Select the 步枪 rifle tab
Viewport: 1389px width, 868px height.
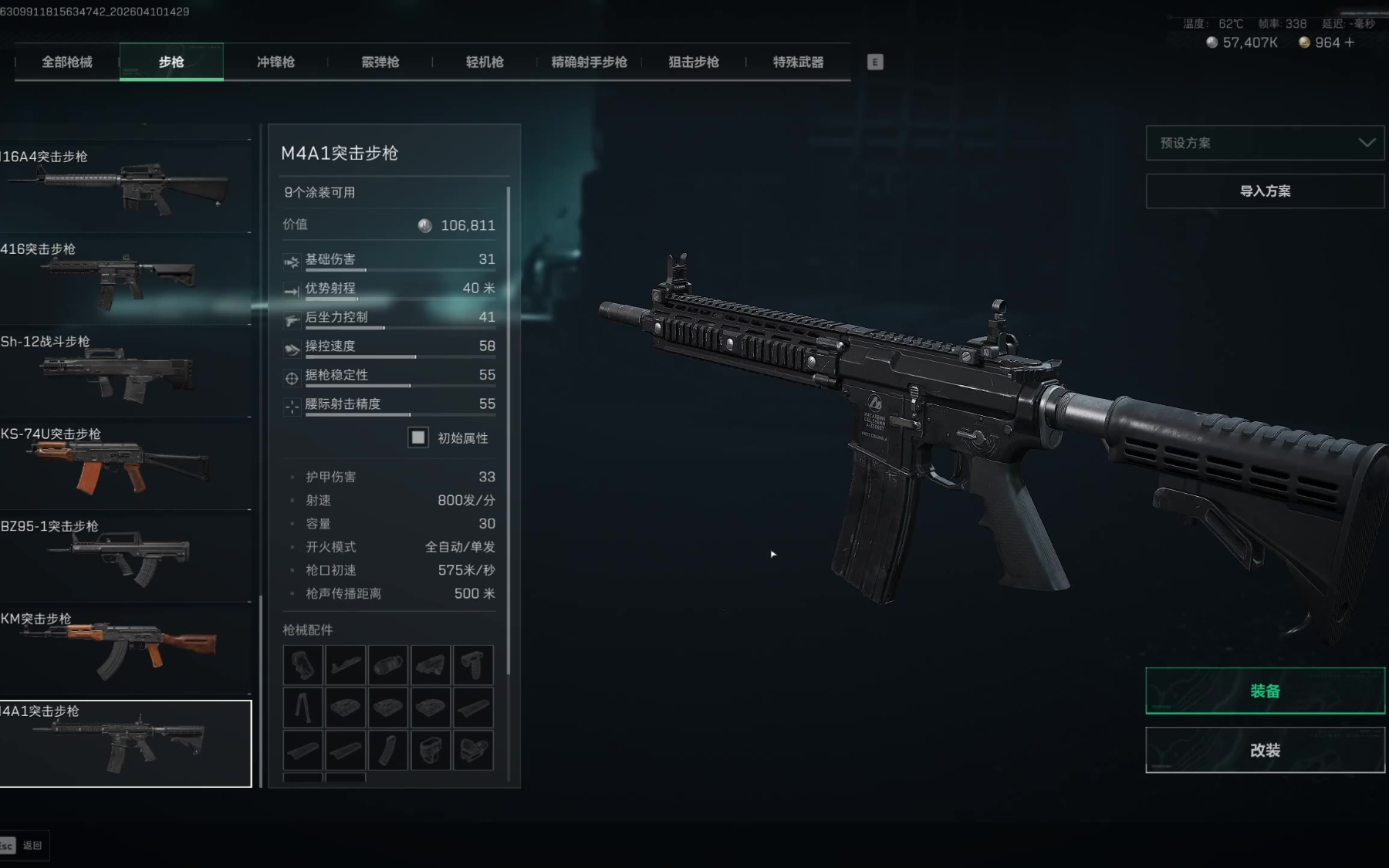pyautogui.click(x=171, y=62)
